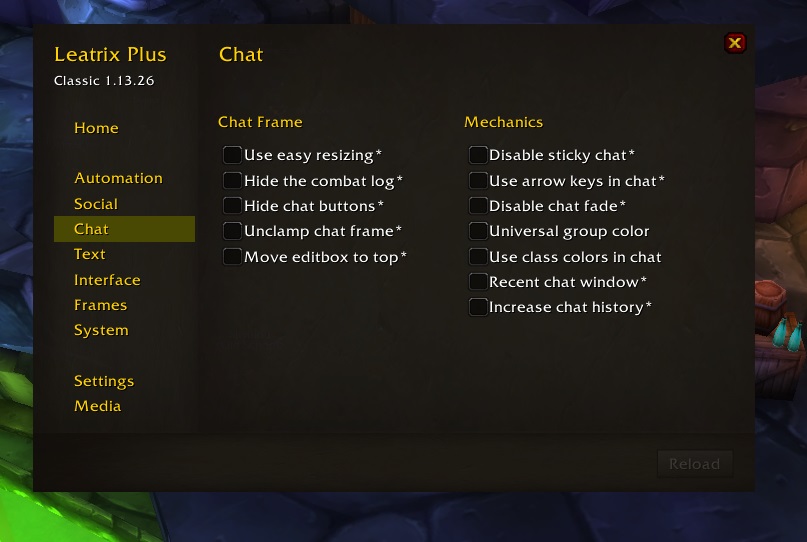Viewport: 807px width, 542px height.
Task: Show the Frames section
Action: click(100, 305)
